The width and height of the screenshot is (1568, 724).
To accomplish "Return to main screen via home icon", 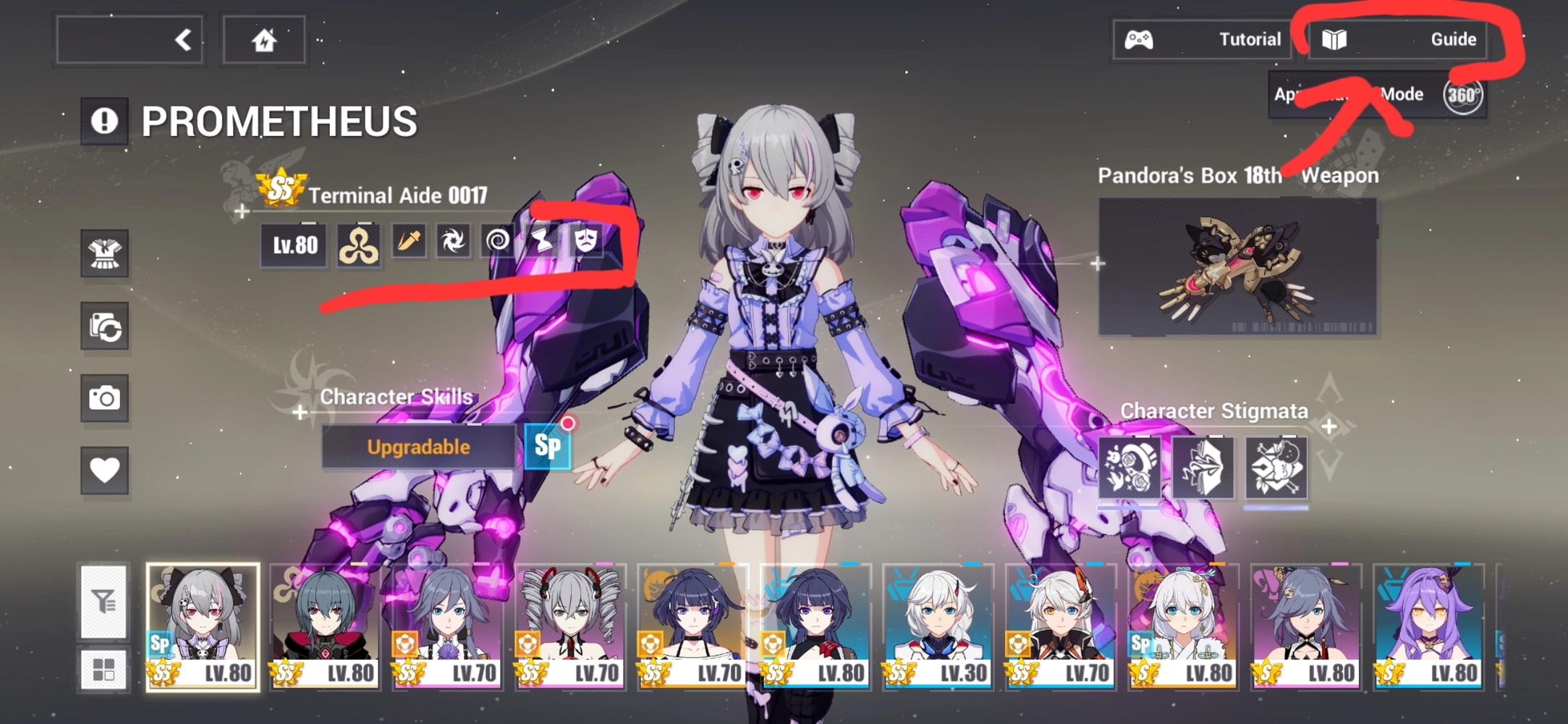I will [x=263, y=40].
